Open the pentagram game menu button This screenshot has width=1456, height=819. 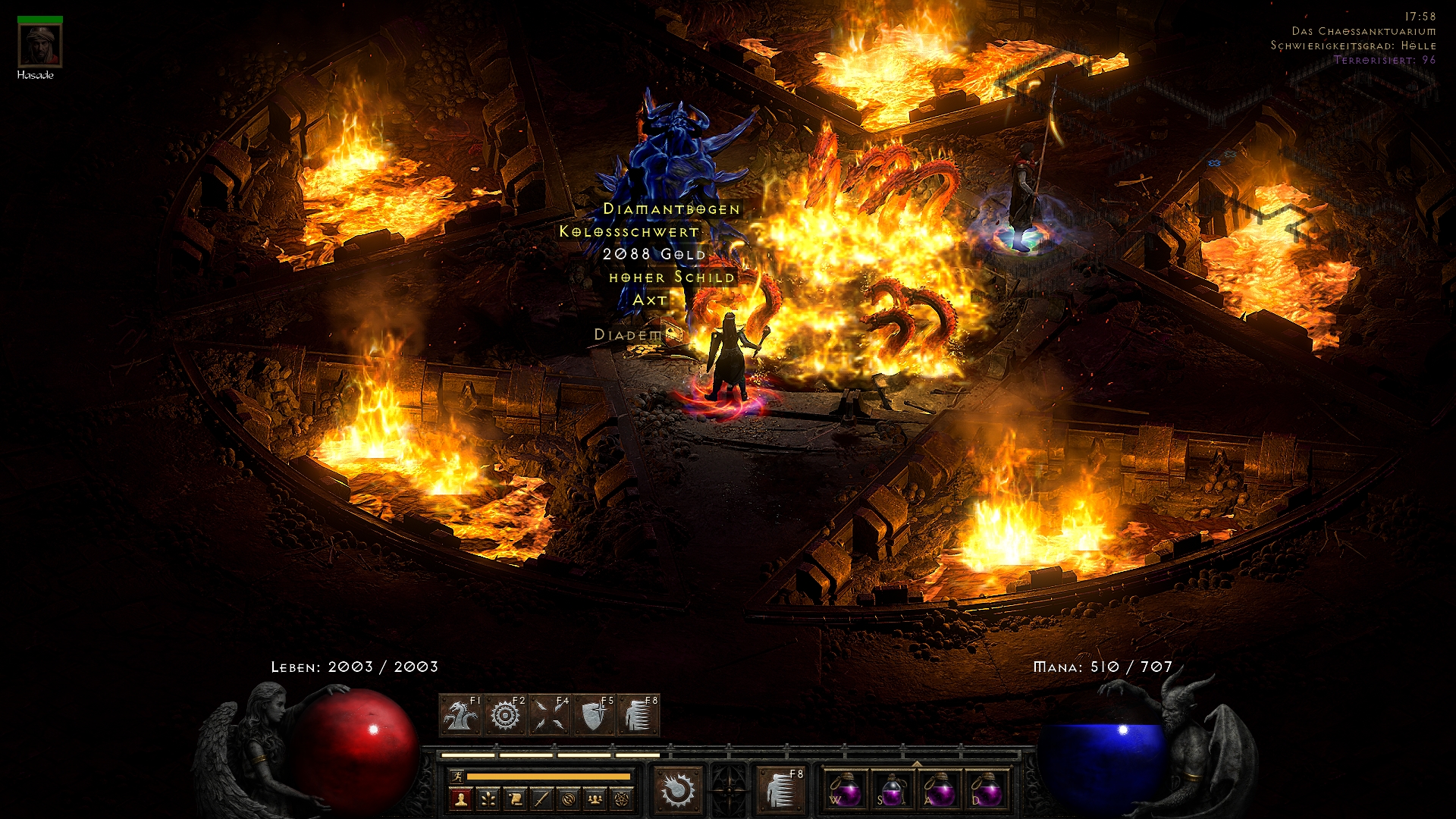pyautogui.click(x=623, y=799)
